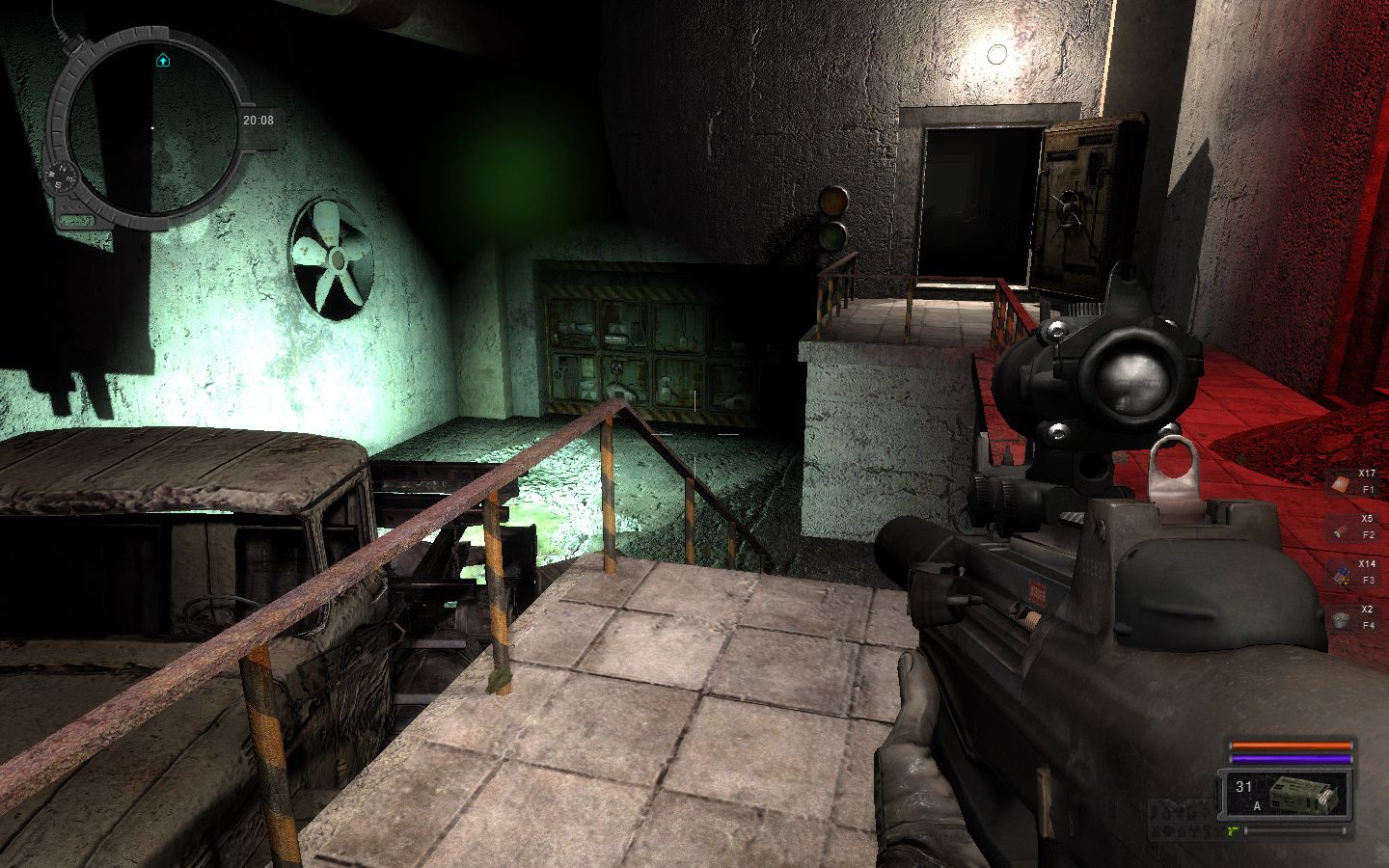Click the green radiation hazard icon
1389x868 pixels.
(1233, 829)
